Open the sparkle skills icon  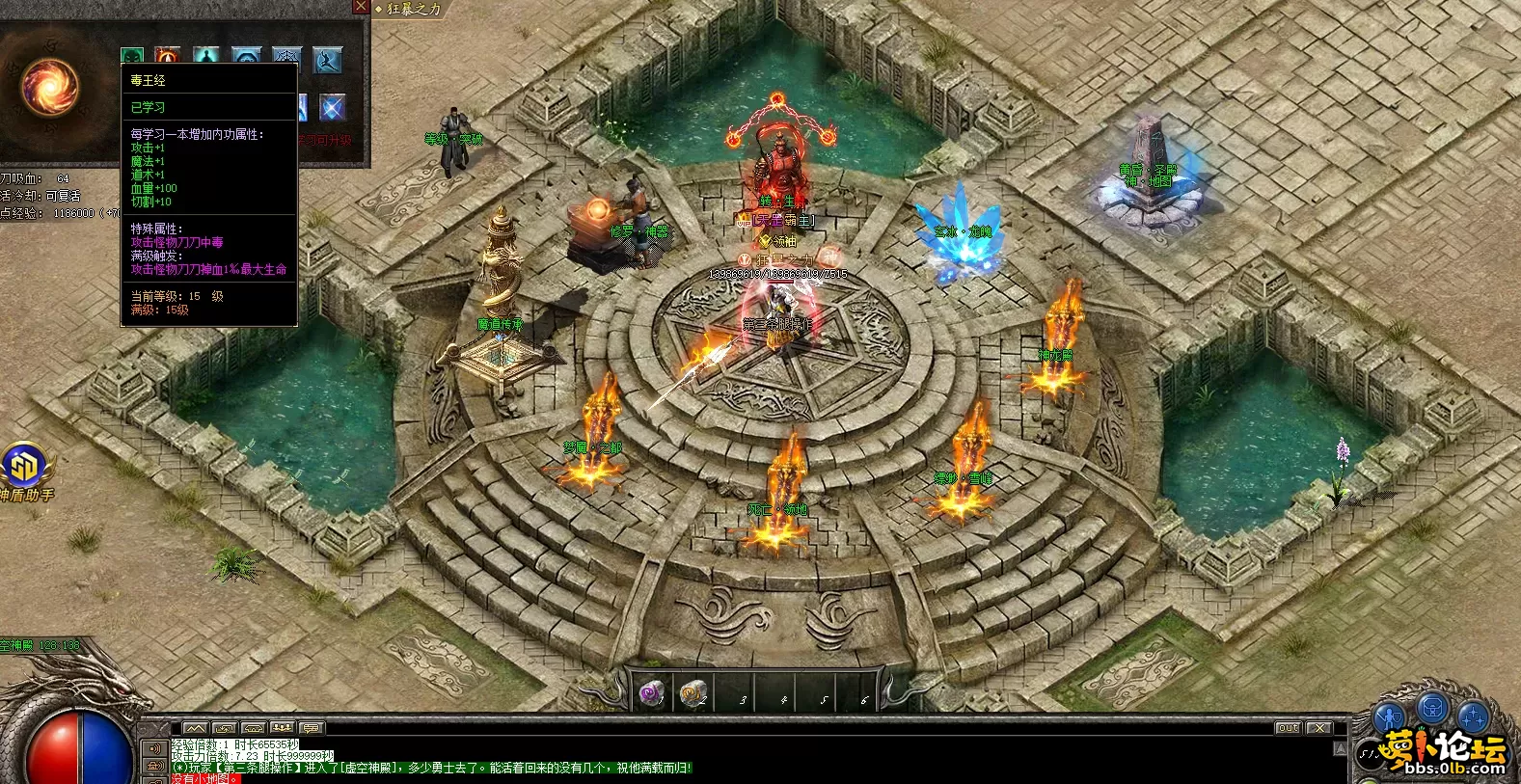coord(1474,716)
